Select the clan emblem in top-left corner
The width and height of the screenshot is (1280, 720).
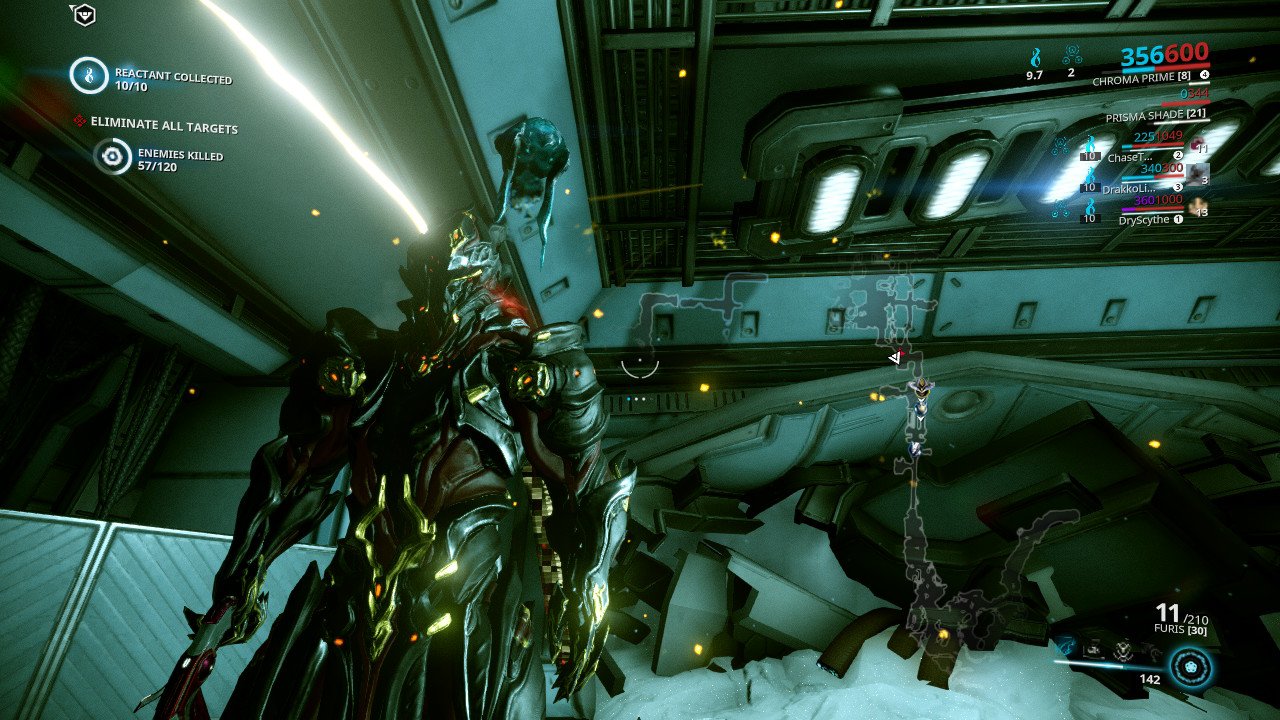coord(85,15)
